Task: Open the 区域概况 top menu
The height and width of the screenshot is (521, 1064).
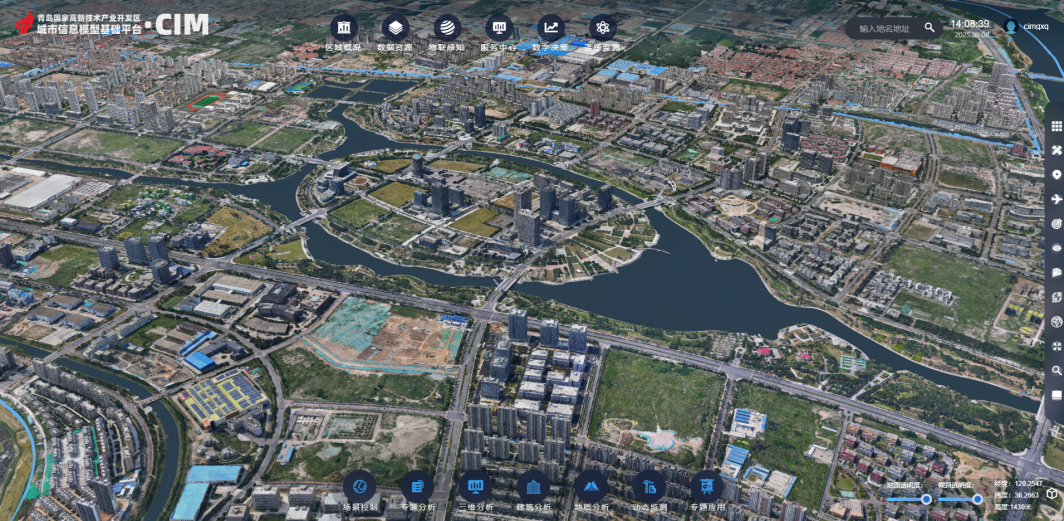Action: pos(344,28)
